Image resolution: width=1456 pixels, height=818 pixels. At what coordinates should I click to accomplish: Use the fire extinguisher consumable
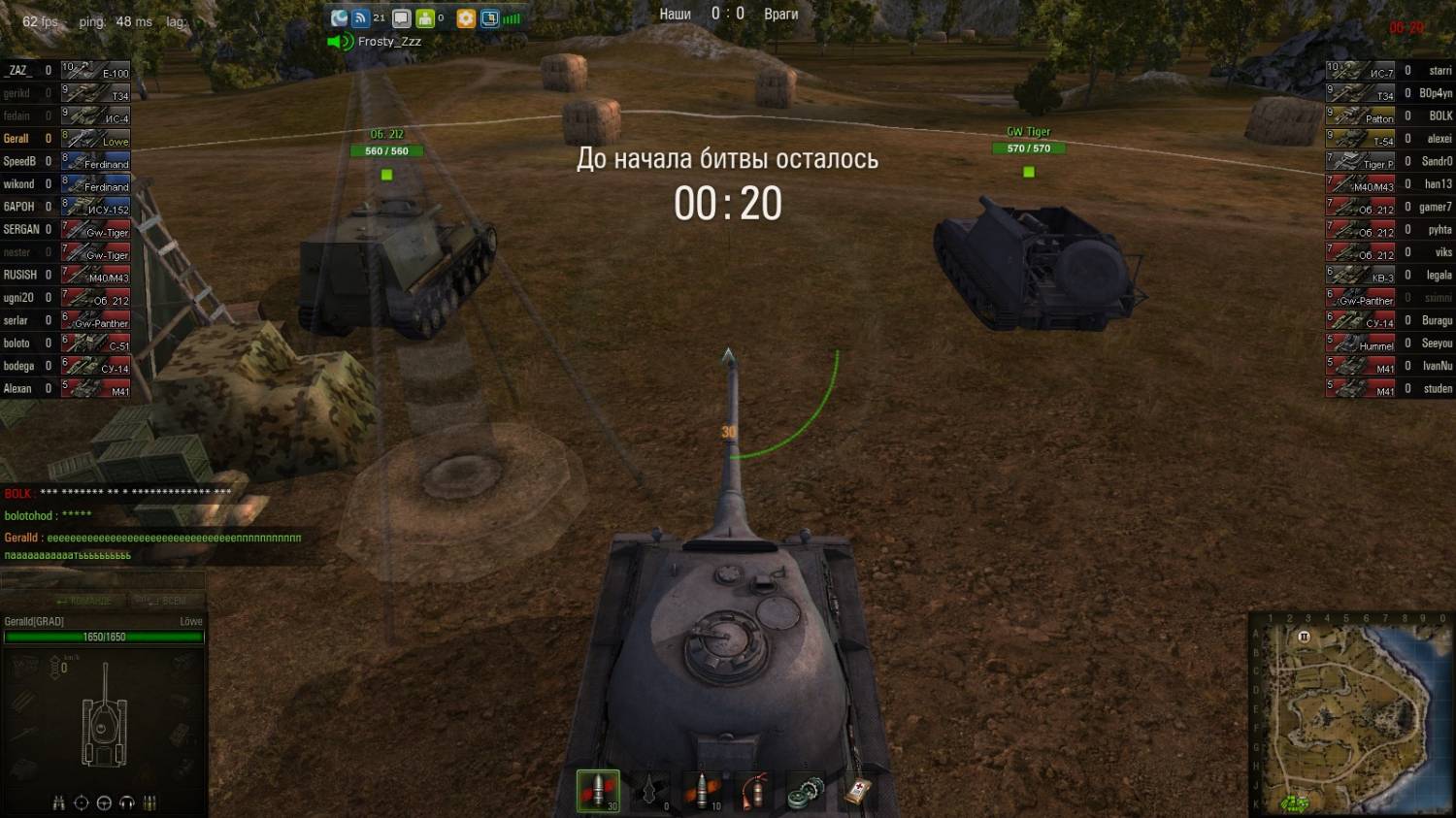coord(755,791)
